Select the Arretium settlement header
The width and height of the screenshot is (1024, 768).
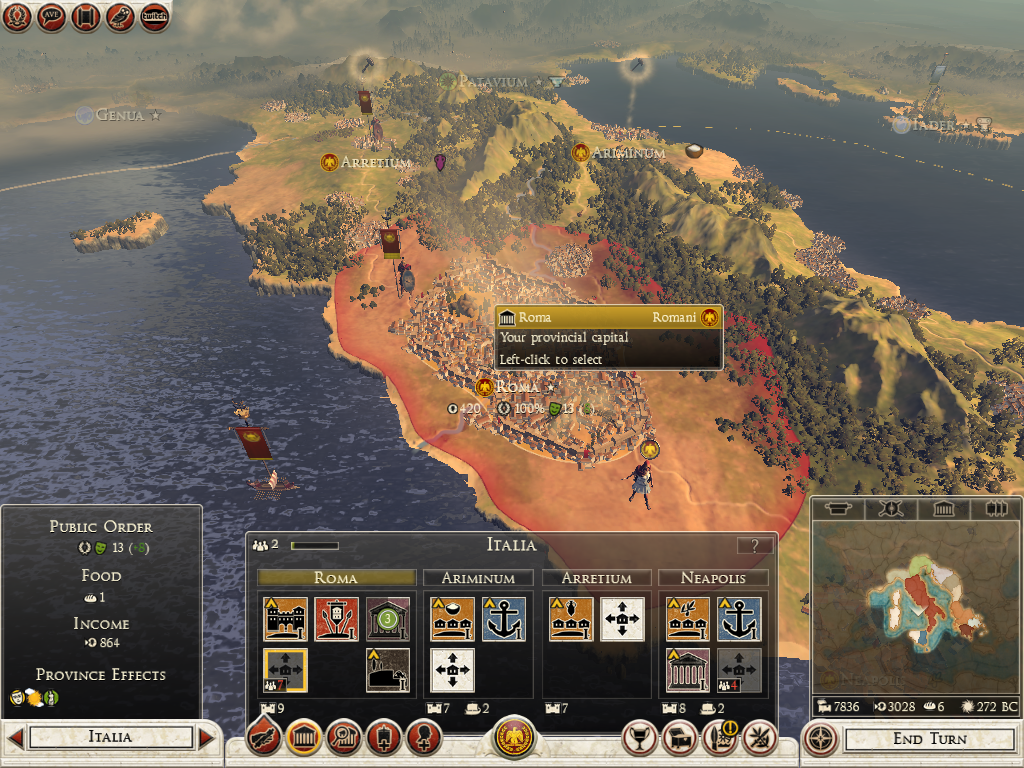596,578
